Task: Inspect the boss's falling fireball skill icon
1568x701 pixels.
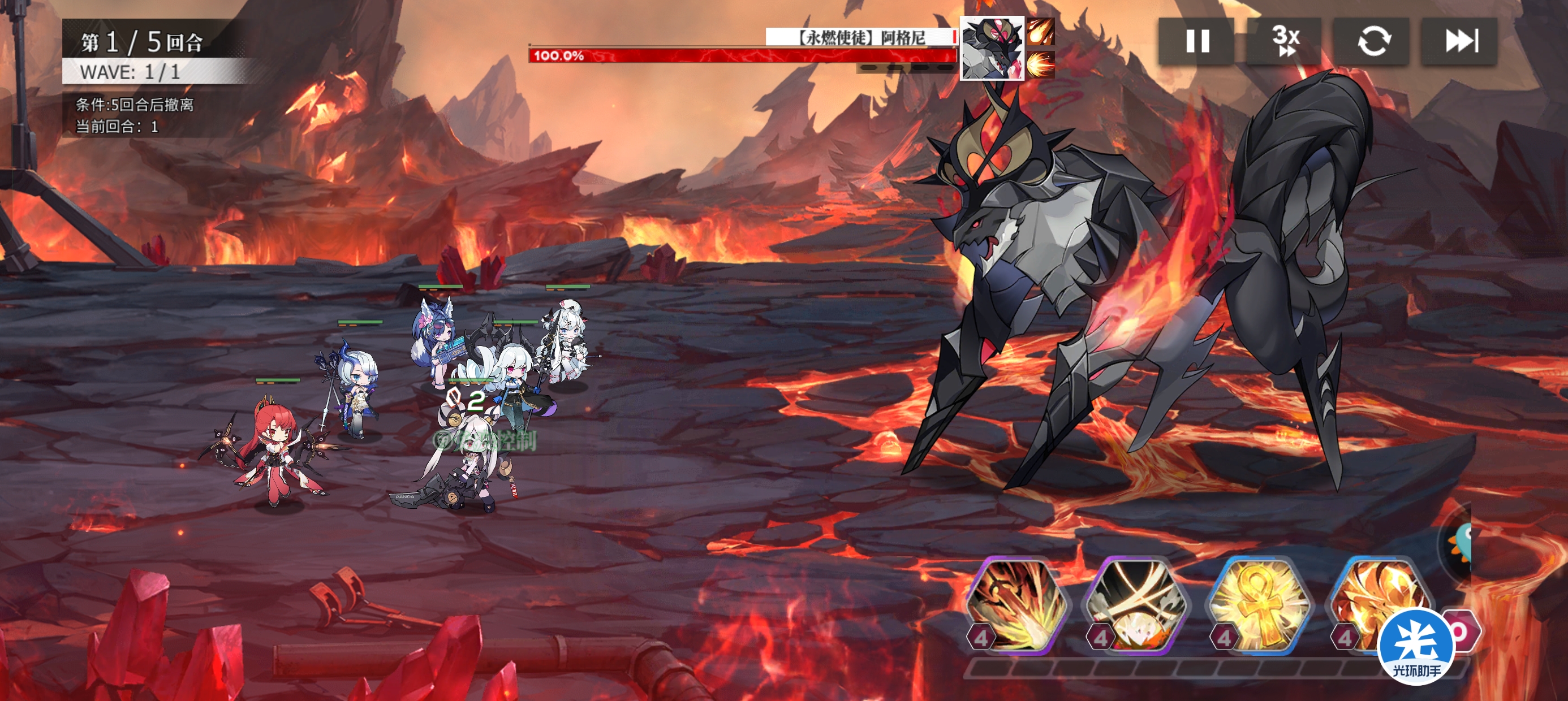Action: 1041,32
